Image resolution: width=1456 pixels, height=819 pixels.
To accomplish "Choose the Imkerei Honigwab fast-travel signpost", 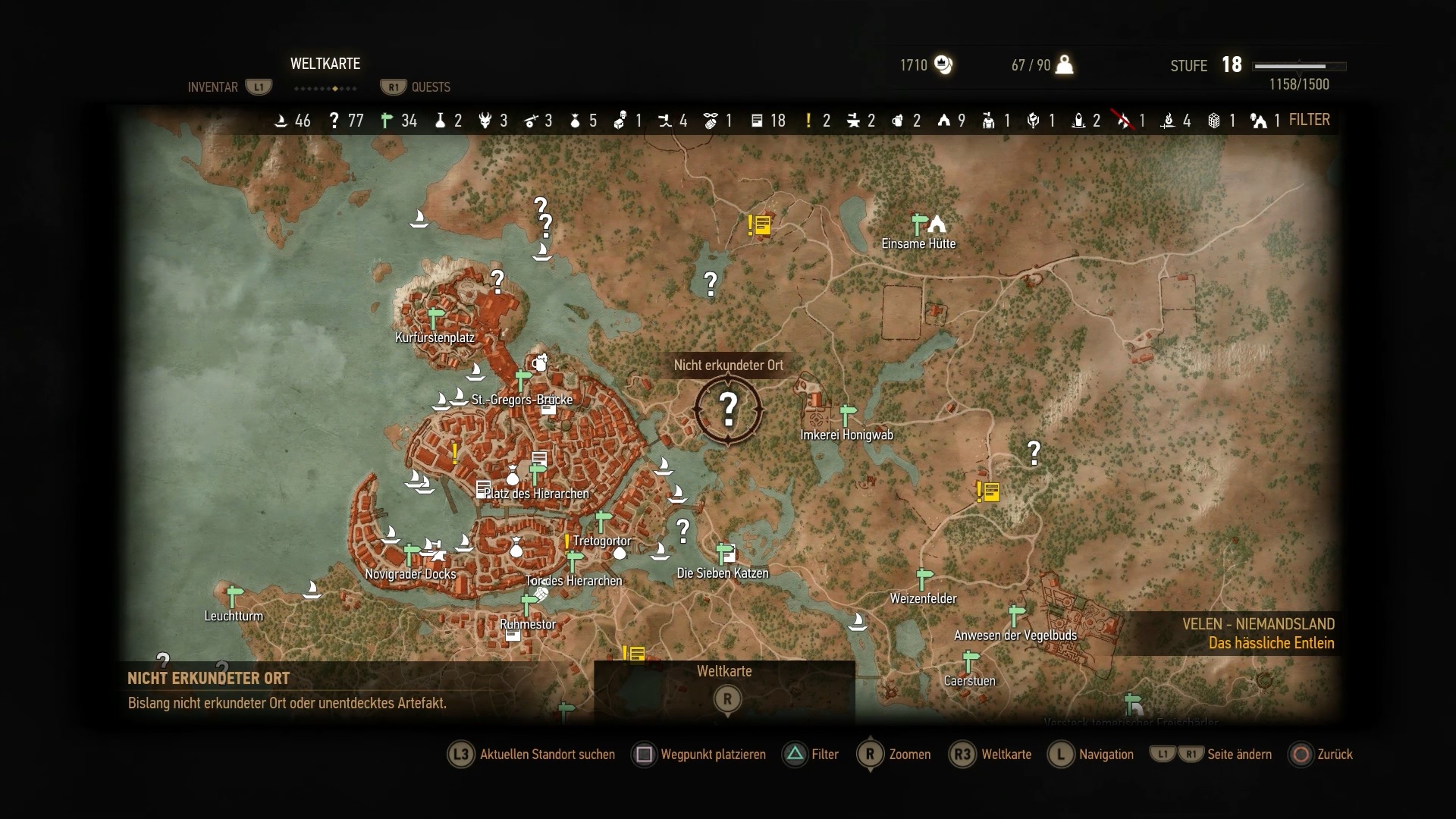I will 847,415.
